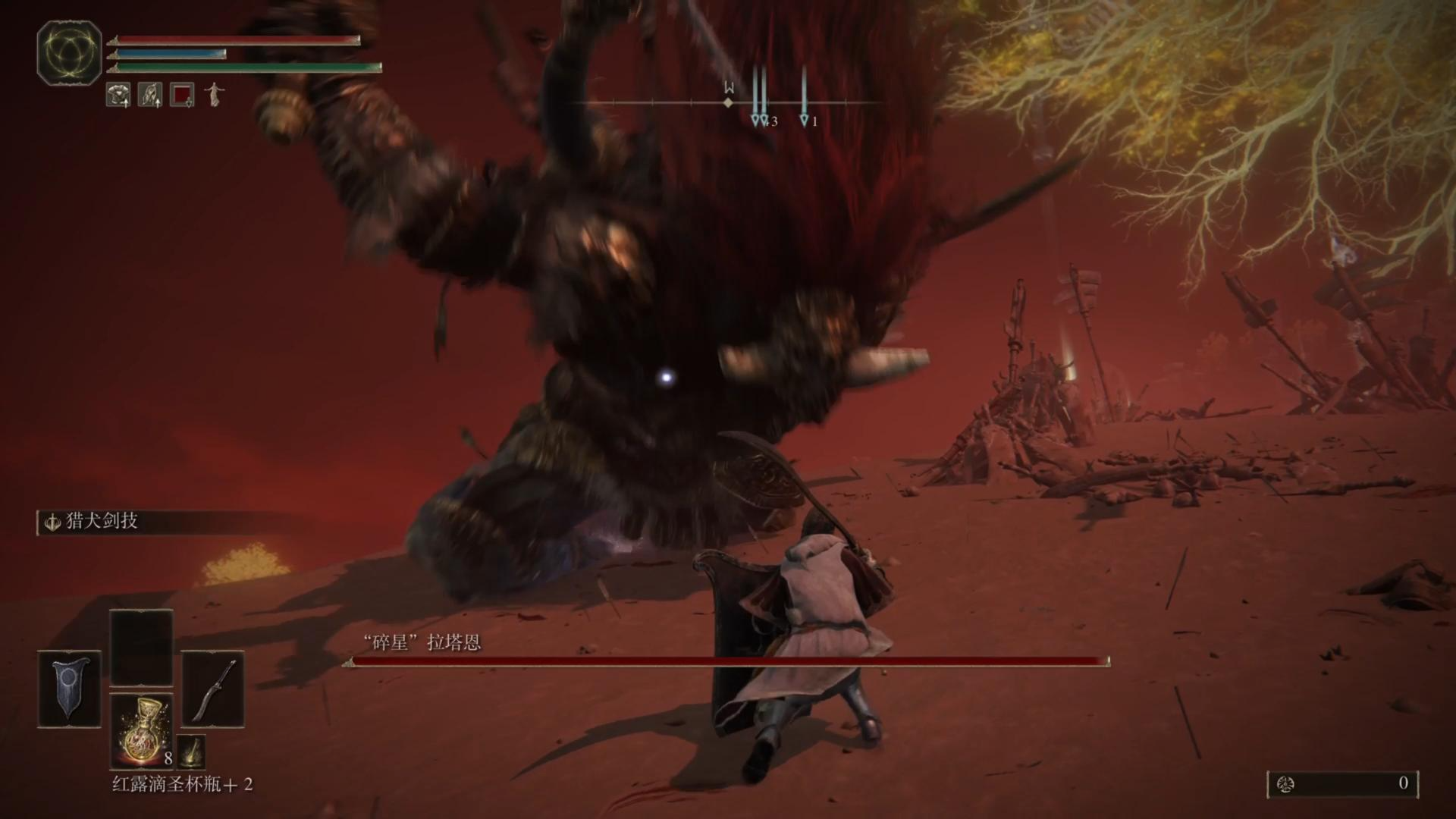Inspect the robed figure status icon
Viewport: 1456px width, 819px height.
(x=215, y=94)
